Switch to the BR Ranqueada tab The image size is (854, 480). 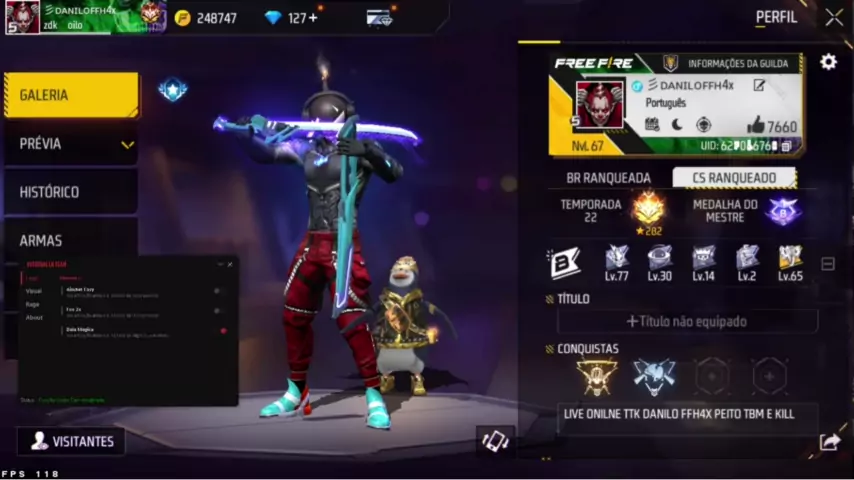click(608, 178)
